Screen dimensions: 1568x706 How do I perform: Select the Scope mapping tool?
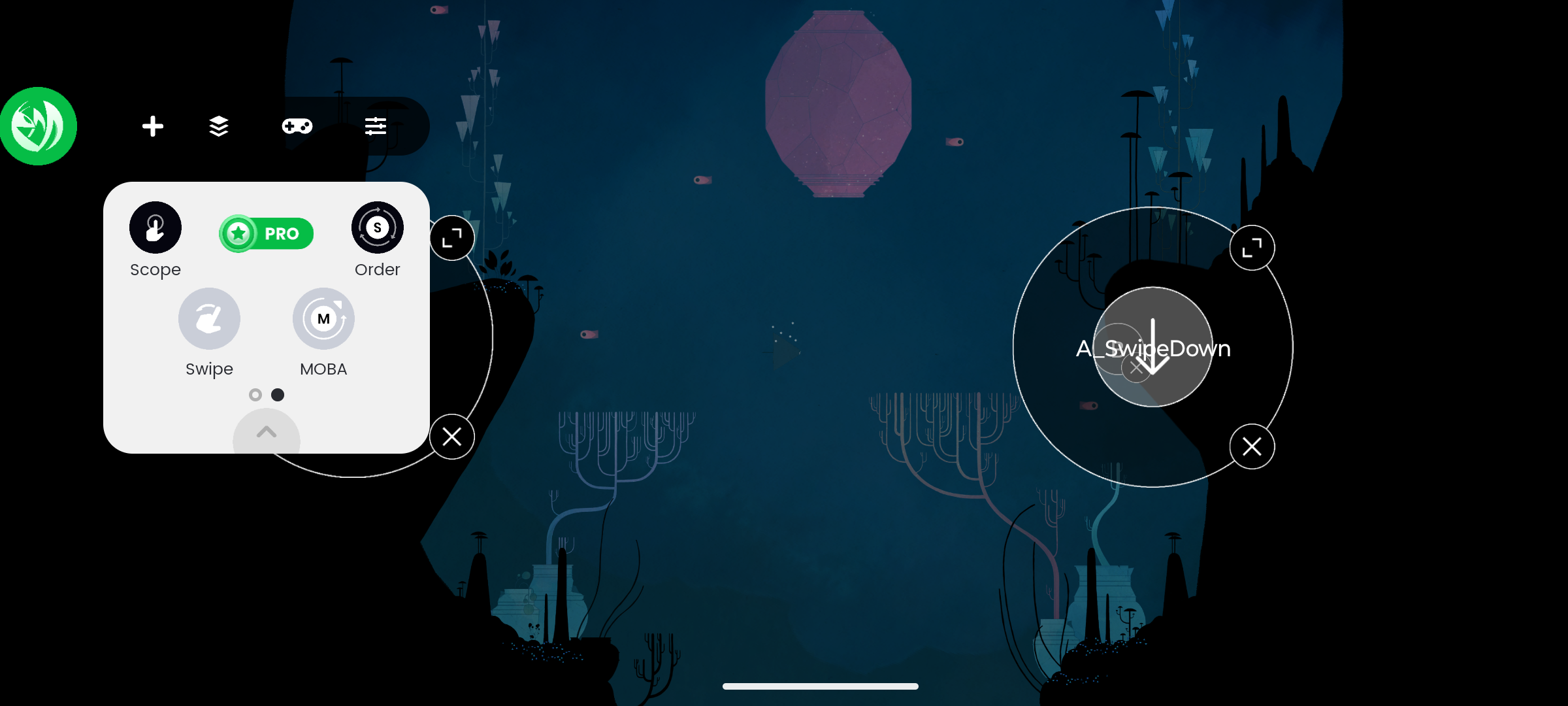pos(155,227)
